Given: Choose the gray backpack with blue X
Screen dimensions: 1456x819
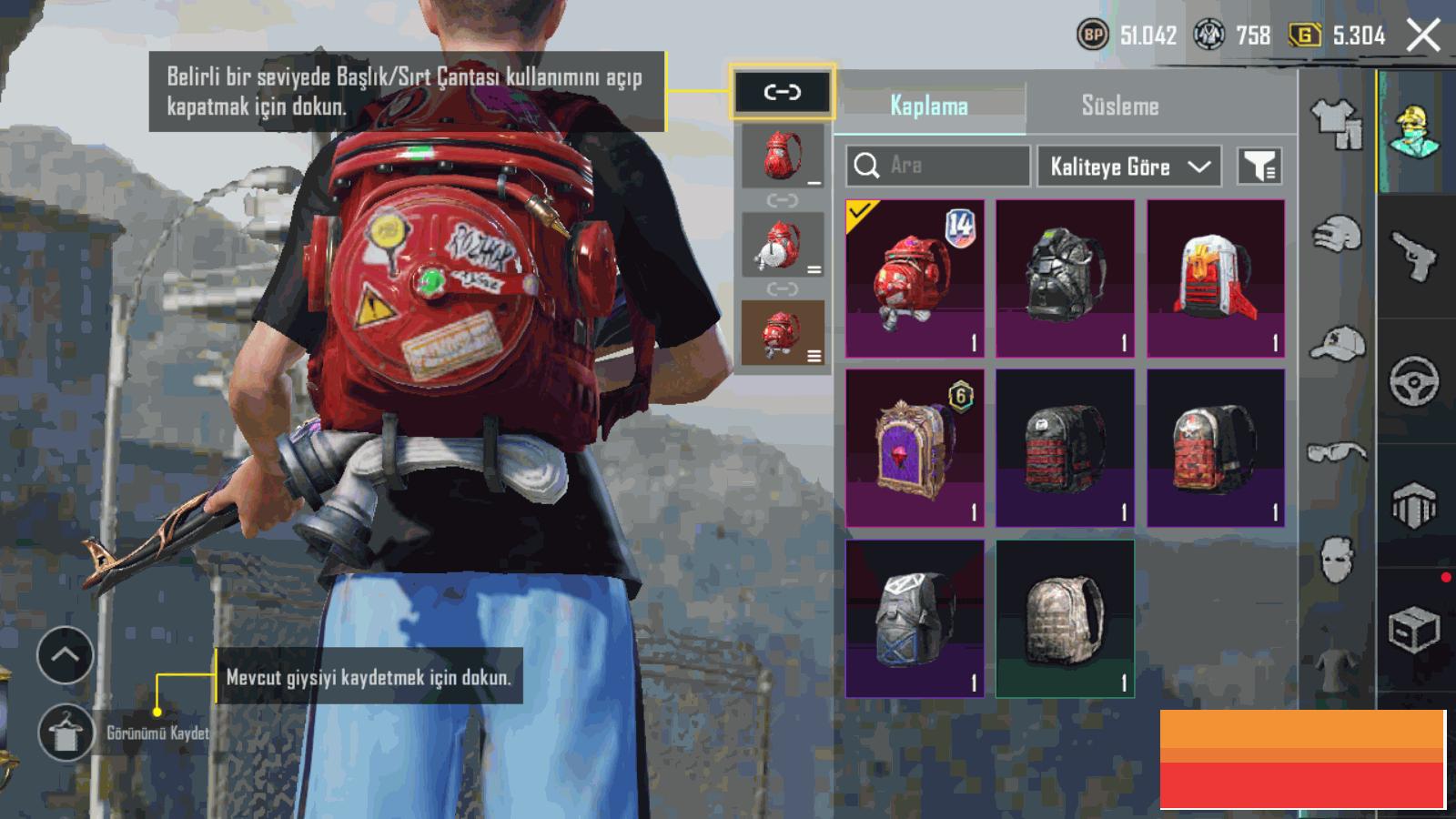Looking at the screenshot, I should [915, 618].
